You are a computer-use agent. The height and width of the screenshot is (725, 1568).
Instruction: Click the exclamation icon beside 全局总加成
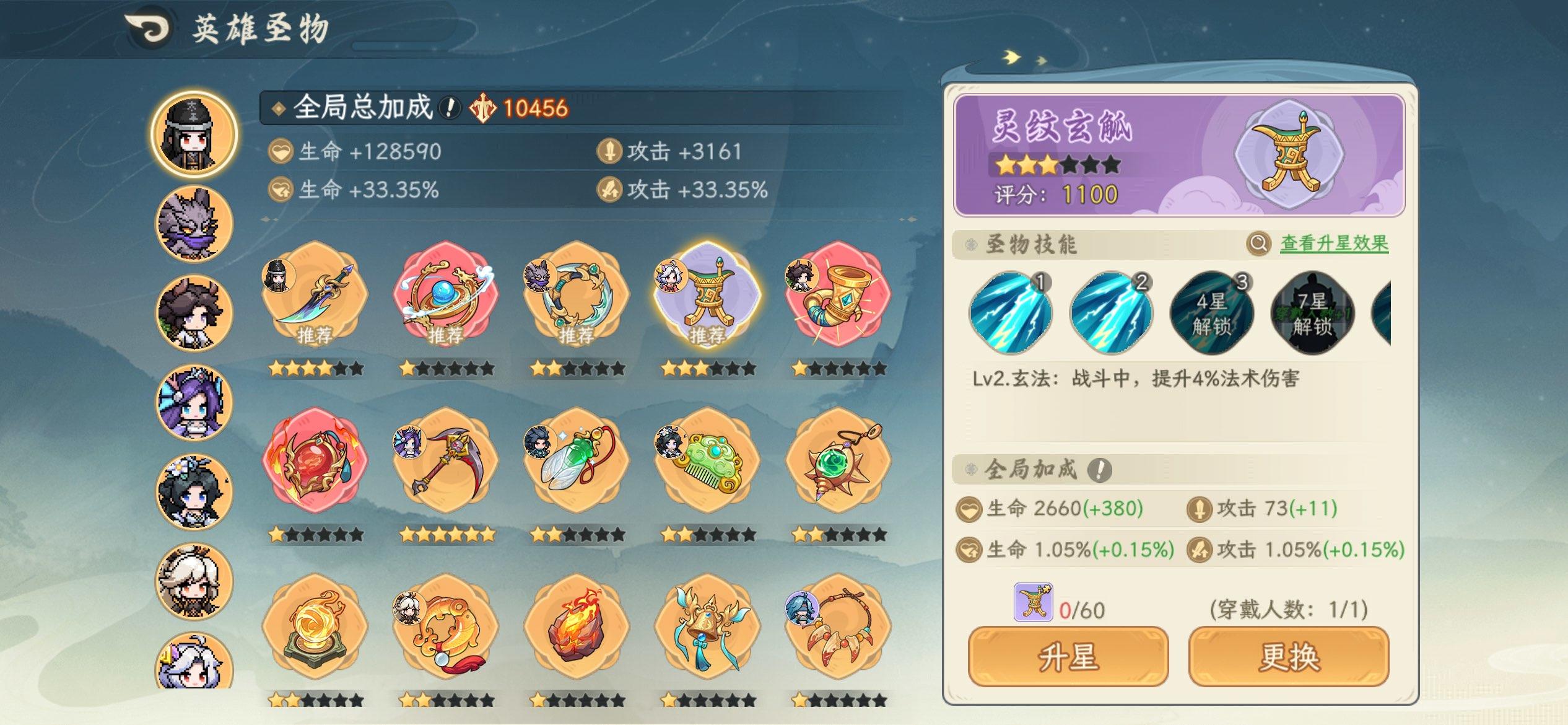coord(449,108)
